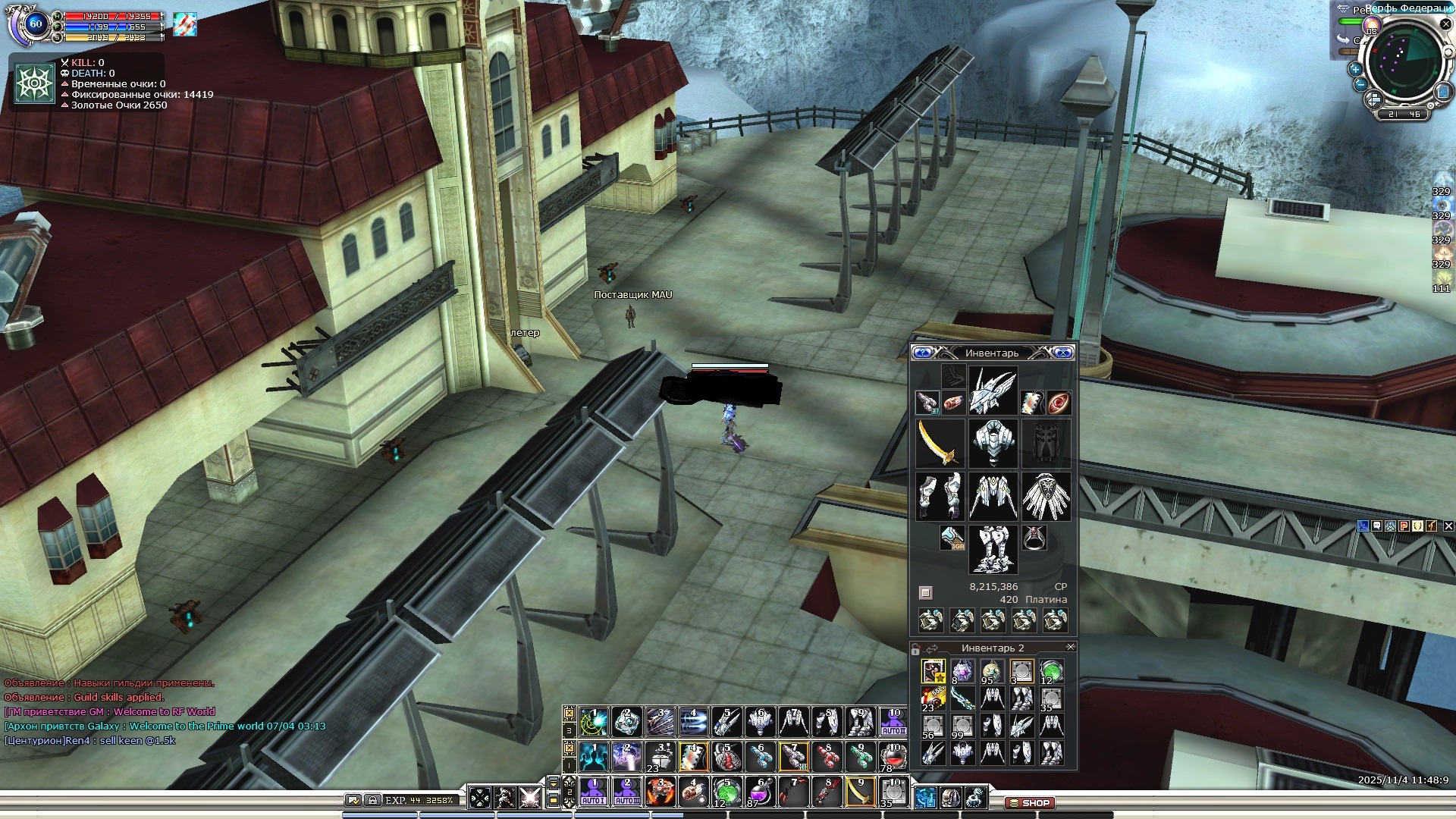Use the red orb hotbar item 78
Viewport: 1456px width, 819px height.
coord(893,756)
